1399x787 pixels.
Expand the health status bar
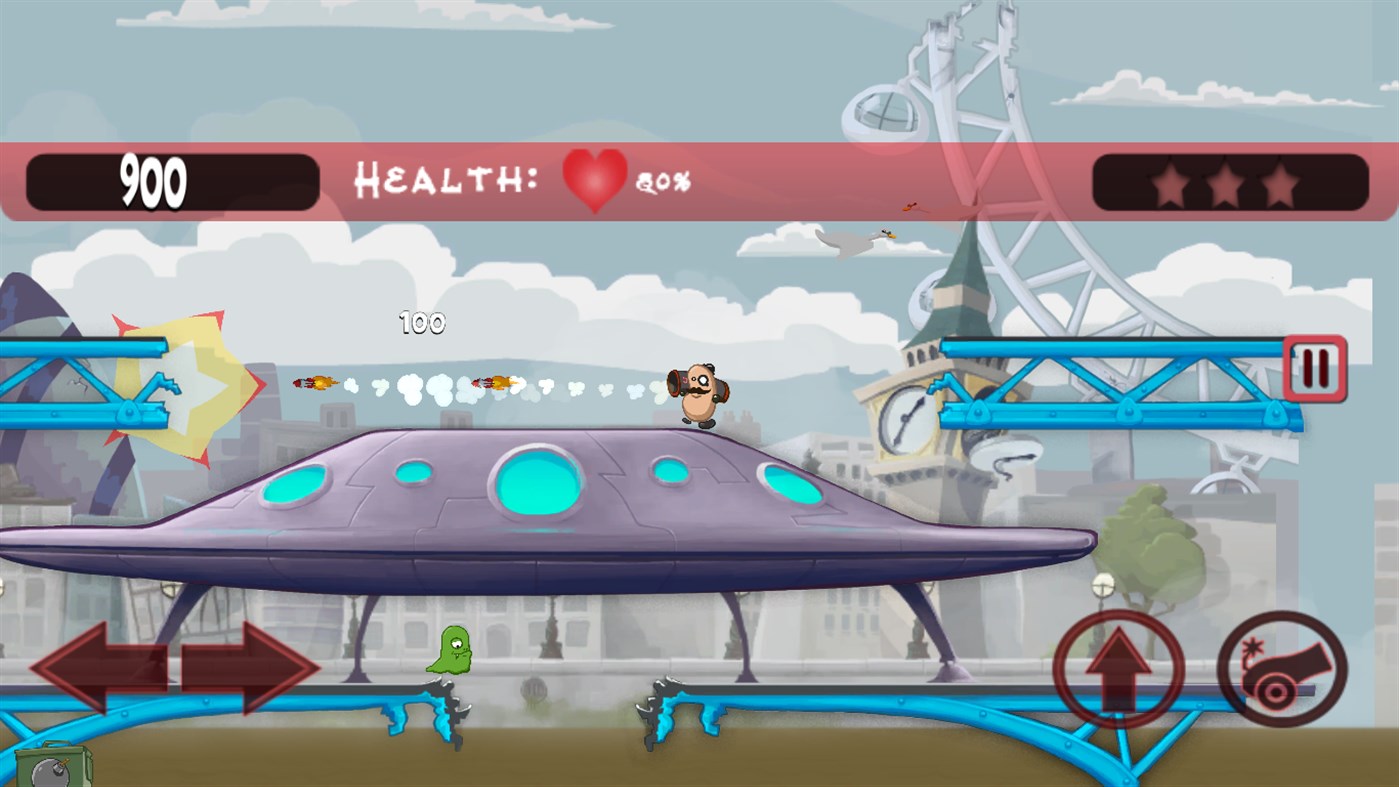(520, 180)
